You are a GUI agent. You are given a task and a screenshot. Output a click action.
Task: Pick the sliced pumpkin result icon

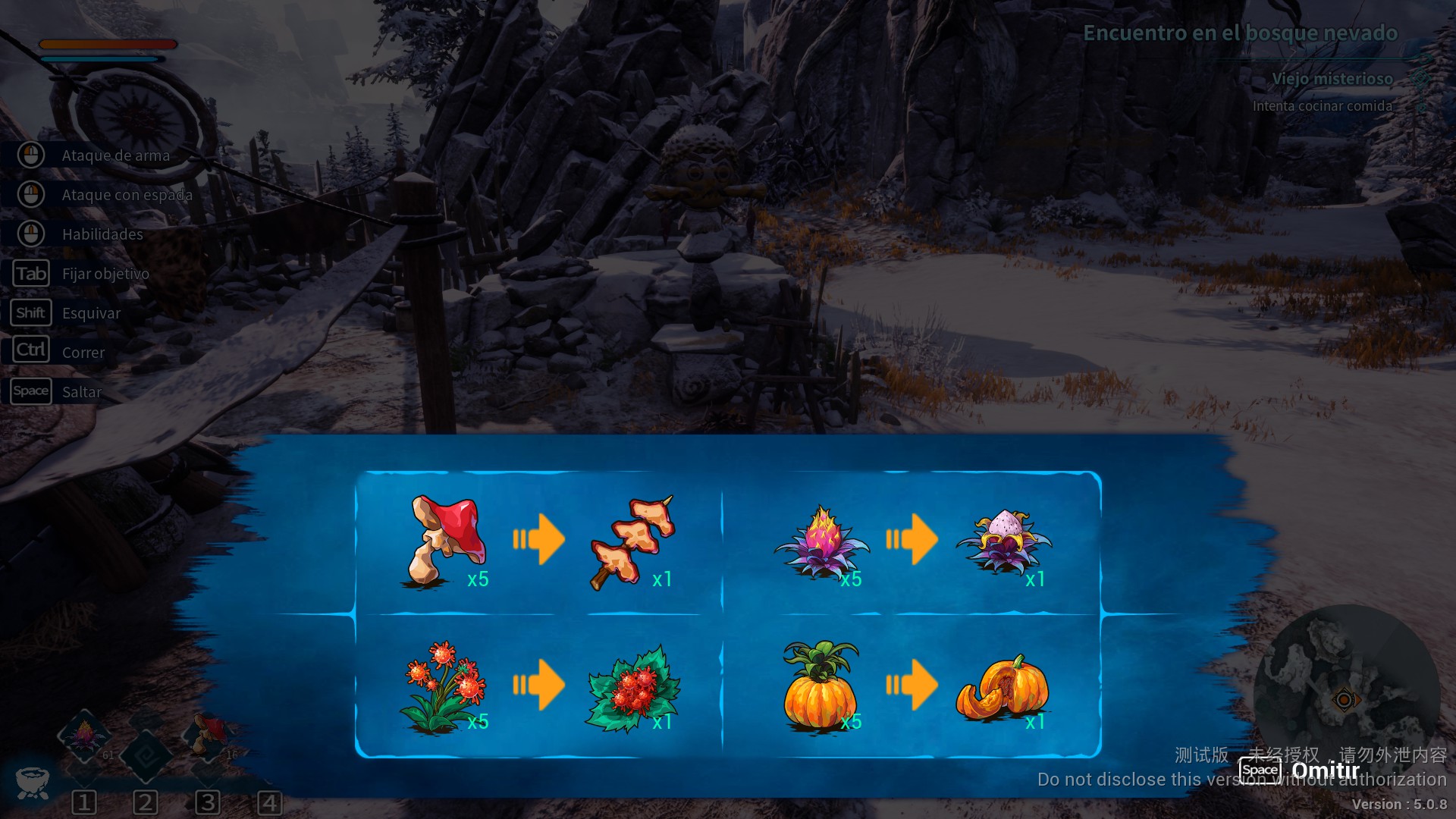pos(1003,687)
